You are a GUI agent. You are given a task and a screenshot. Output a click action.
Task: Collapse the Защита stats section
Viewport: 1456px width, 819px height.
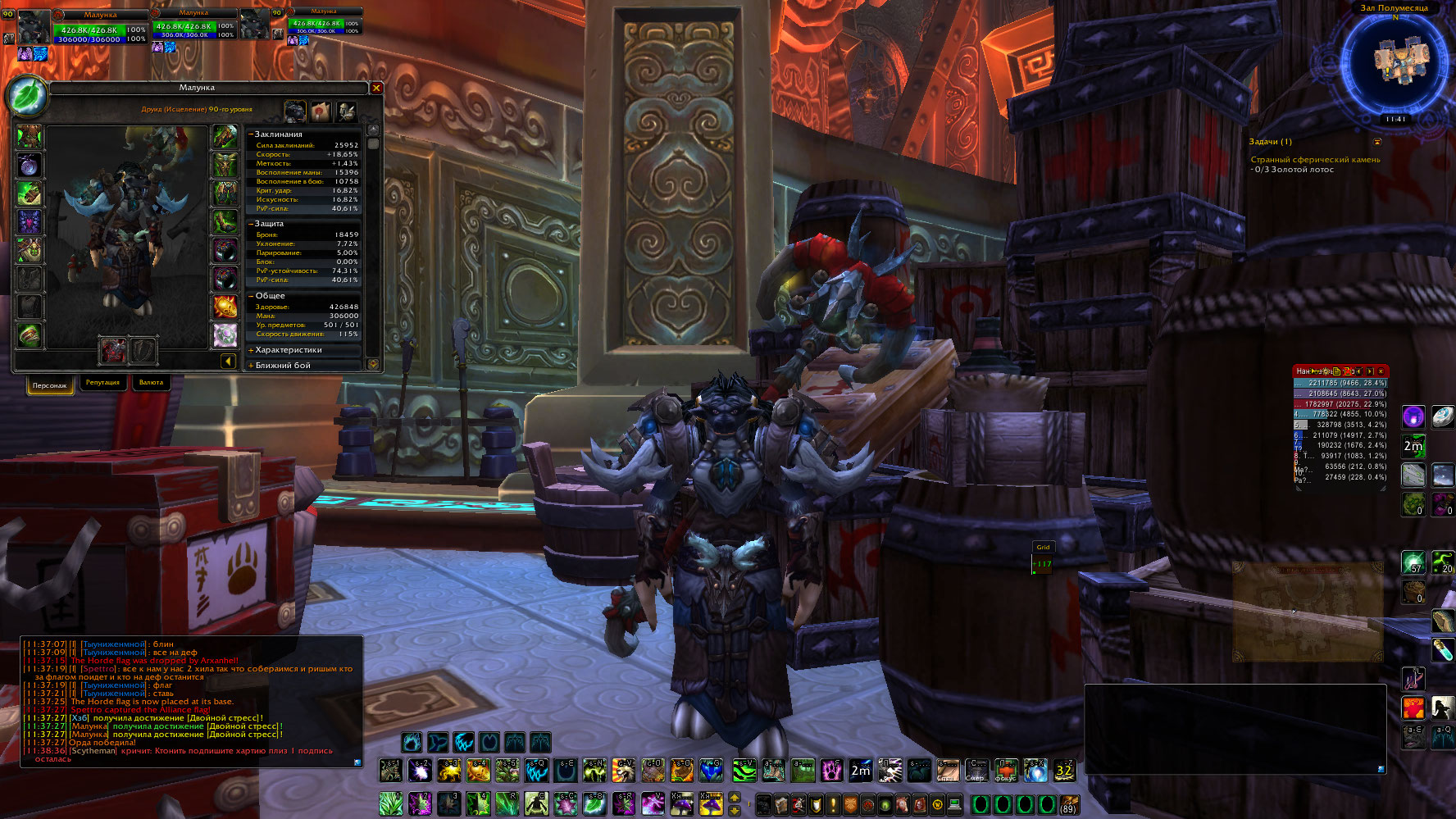click(x=252, y=223)
